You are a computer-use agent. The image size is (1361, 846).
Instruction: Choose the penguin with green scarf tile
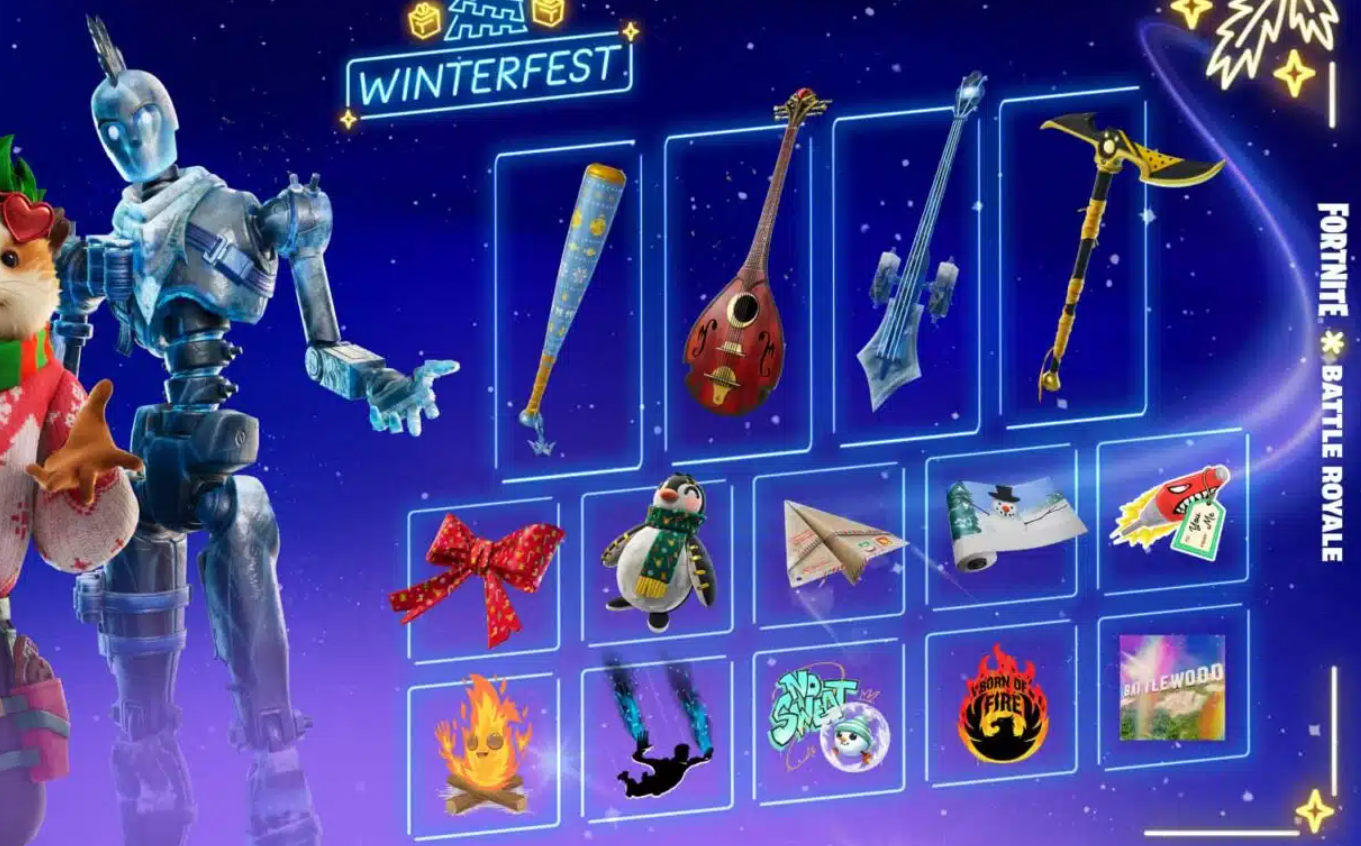(657, 557)
